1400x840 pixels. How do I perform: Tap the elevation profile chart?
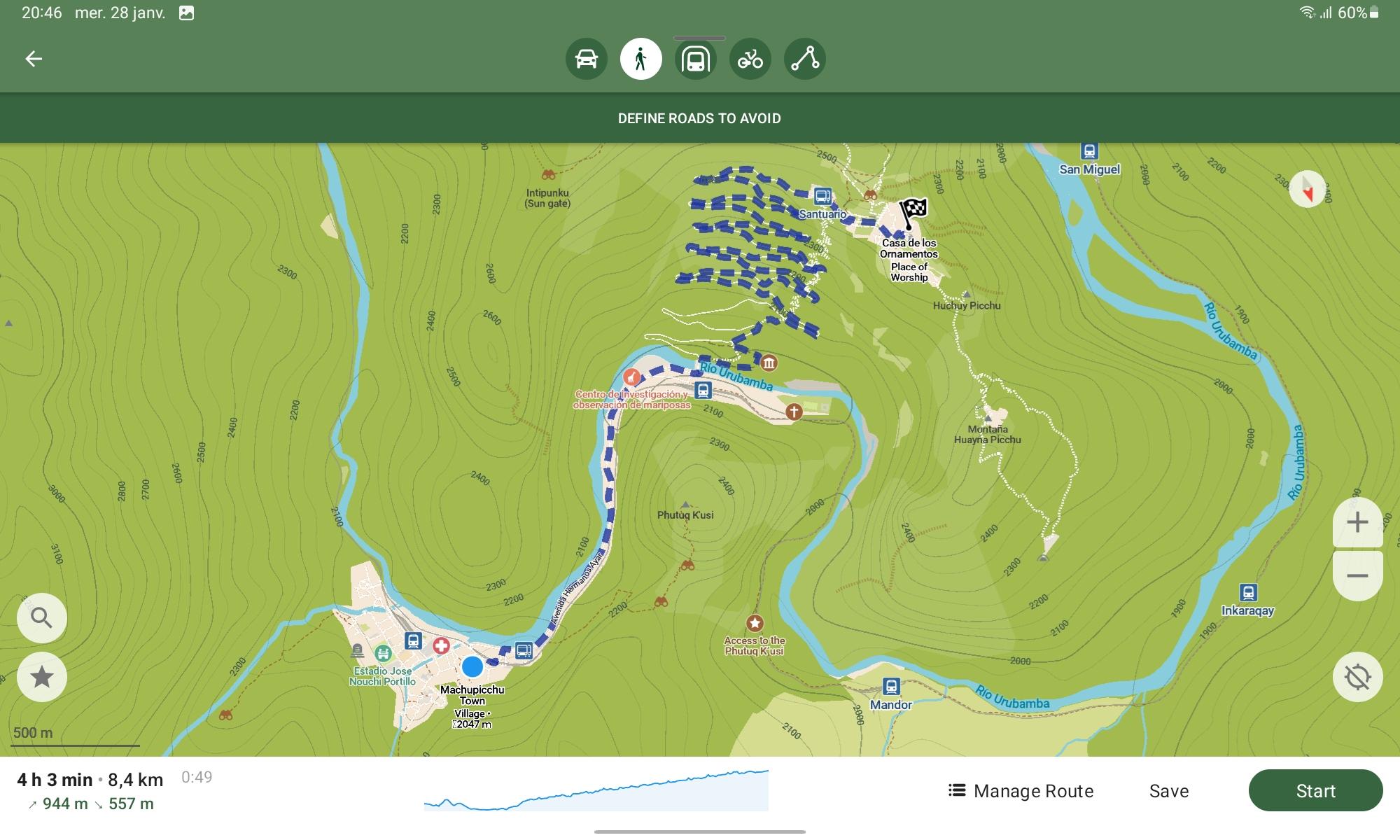[x=596, y=791]
